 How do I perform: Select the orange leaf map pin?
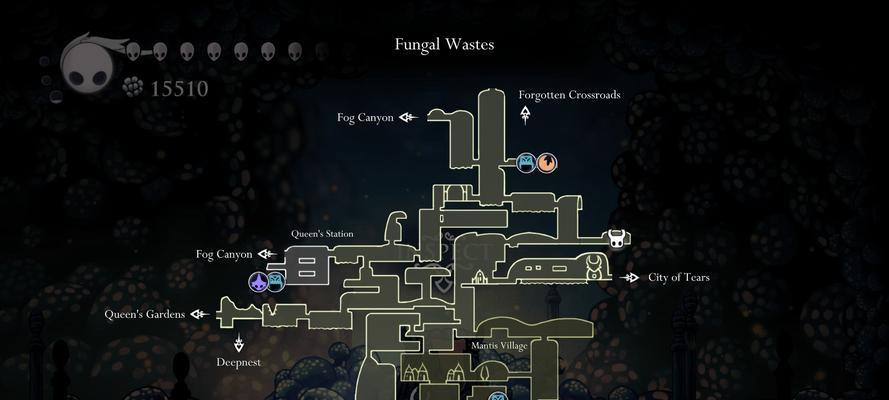click(546, 162)
